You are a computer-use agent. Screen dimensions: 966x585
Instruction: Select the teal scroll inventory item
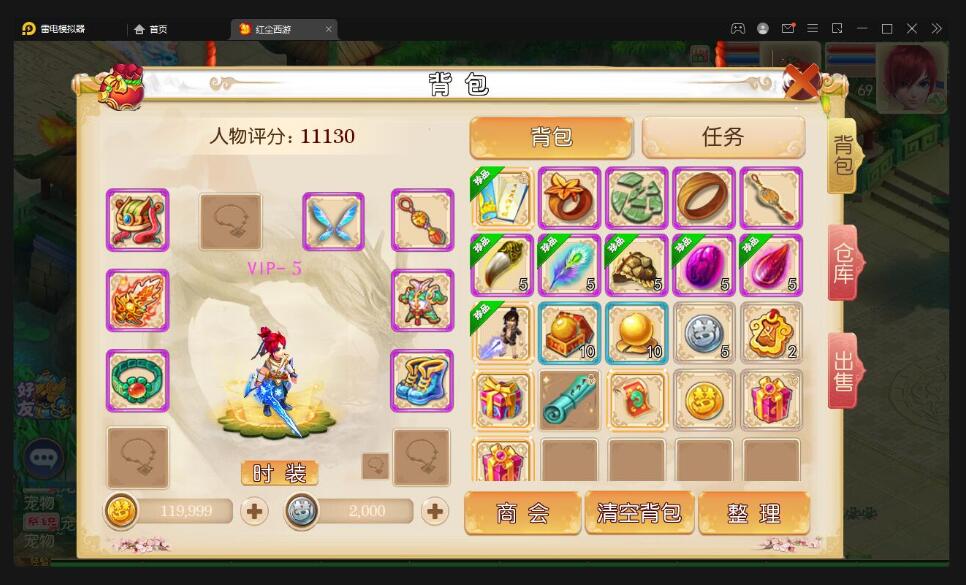click(x=569, y=400)
